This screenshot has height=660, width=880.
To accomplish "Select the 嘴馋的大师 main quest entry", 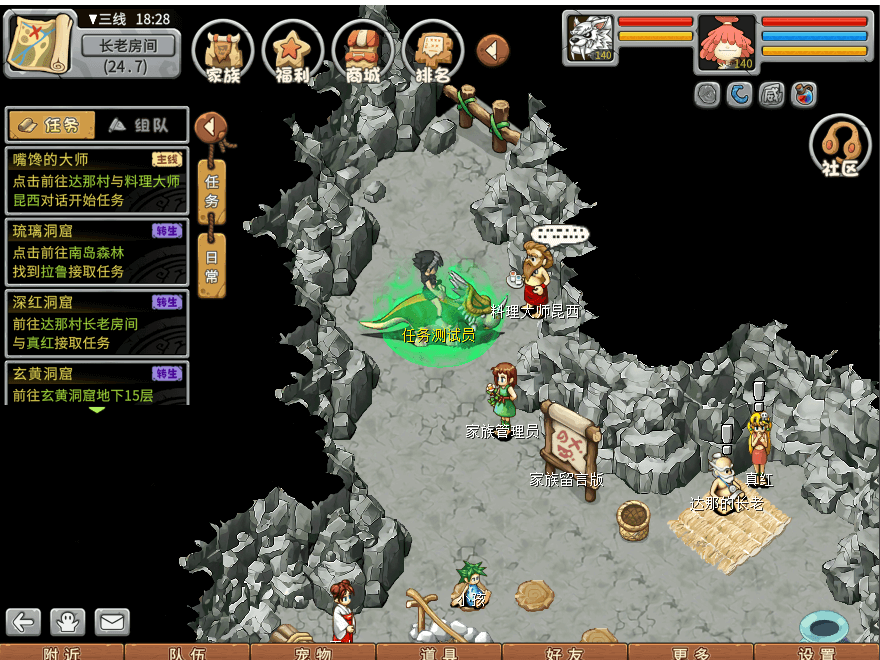I will (96, 180).
